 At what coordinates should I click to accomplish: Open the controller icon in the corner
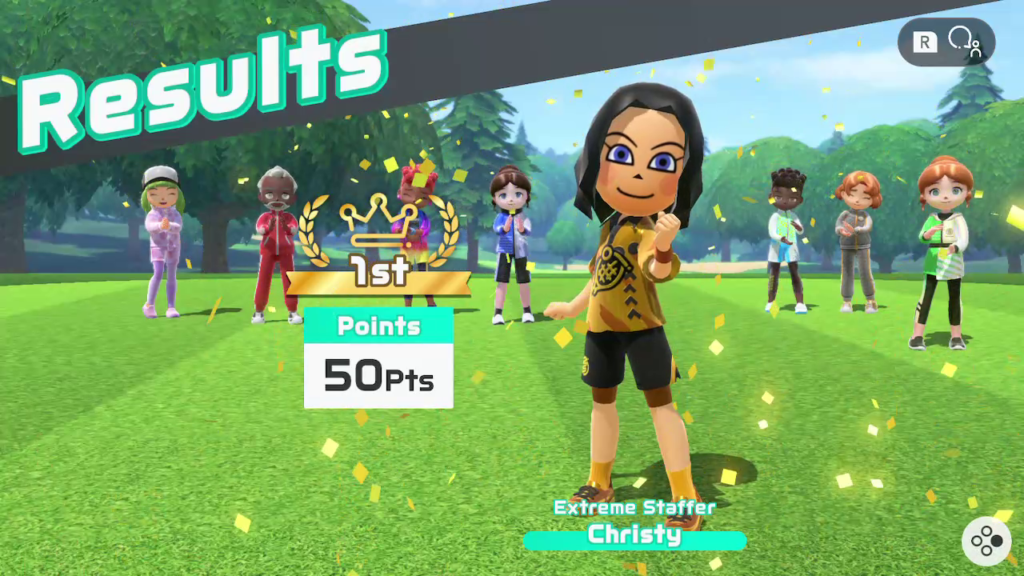click(985, 541)
